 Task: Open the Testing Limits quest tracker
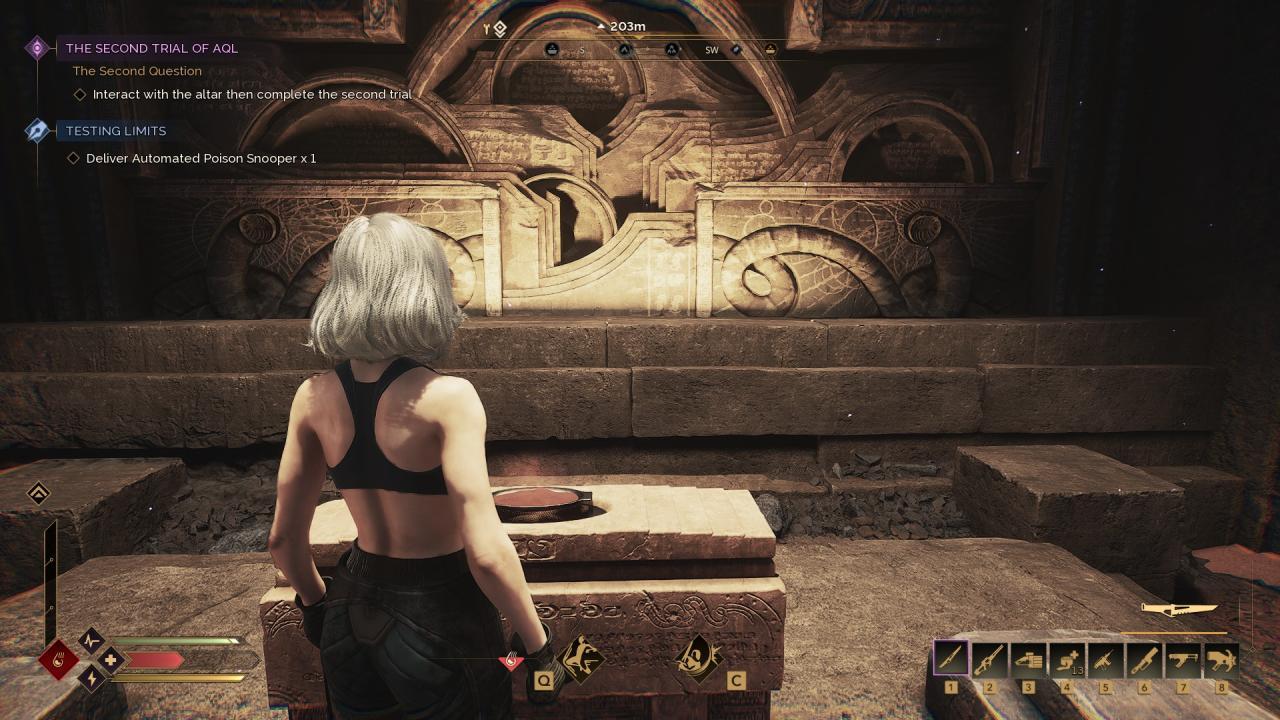click(x=116, y=131)
